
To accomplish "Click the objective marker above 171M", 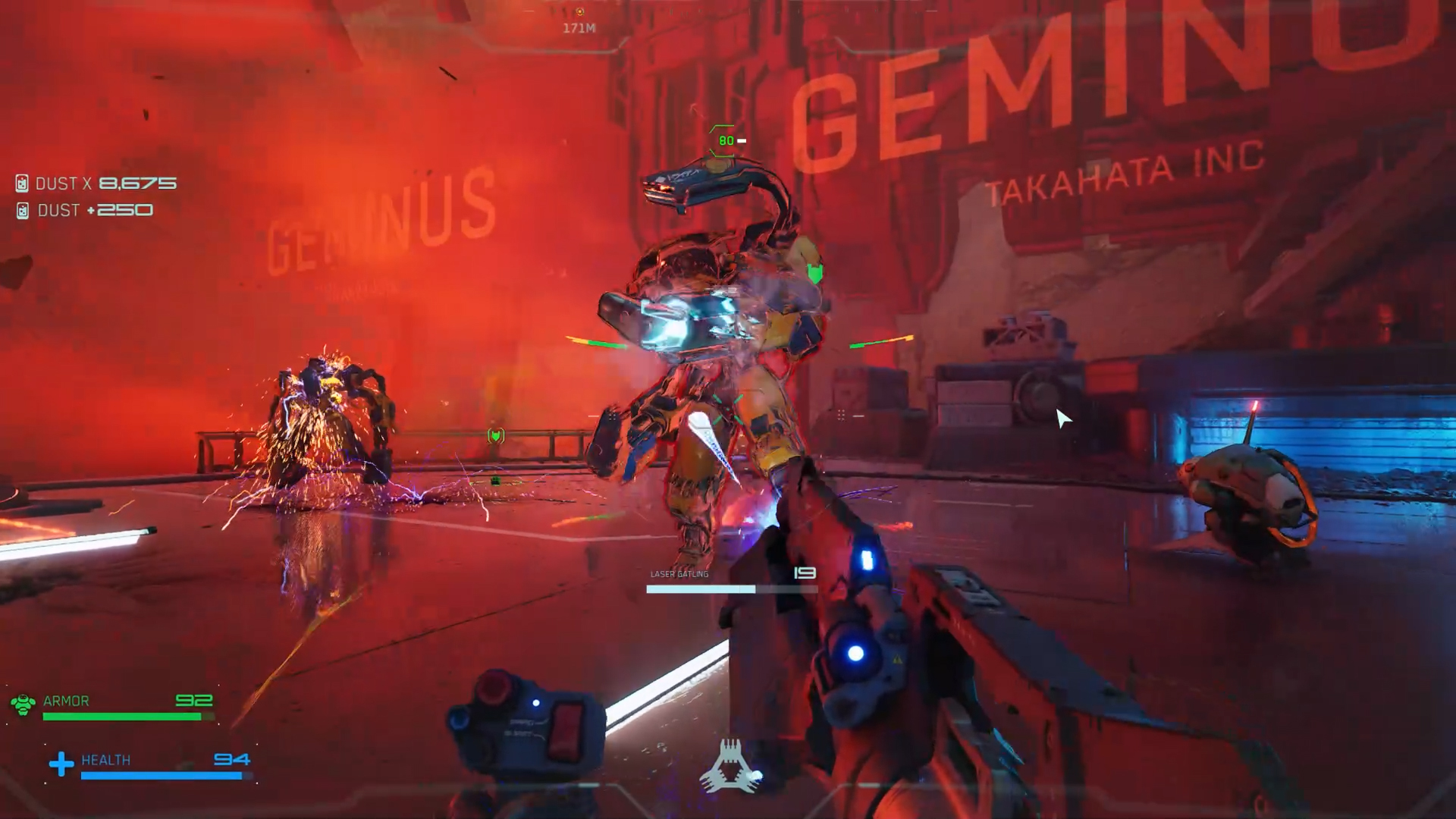I will click(x=579, y=12).
